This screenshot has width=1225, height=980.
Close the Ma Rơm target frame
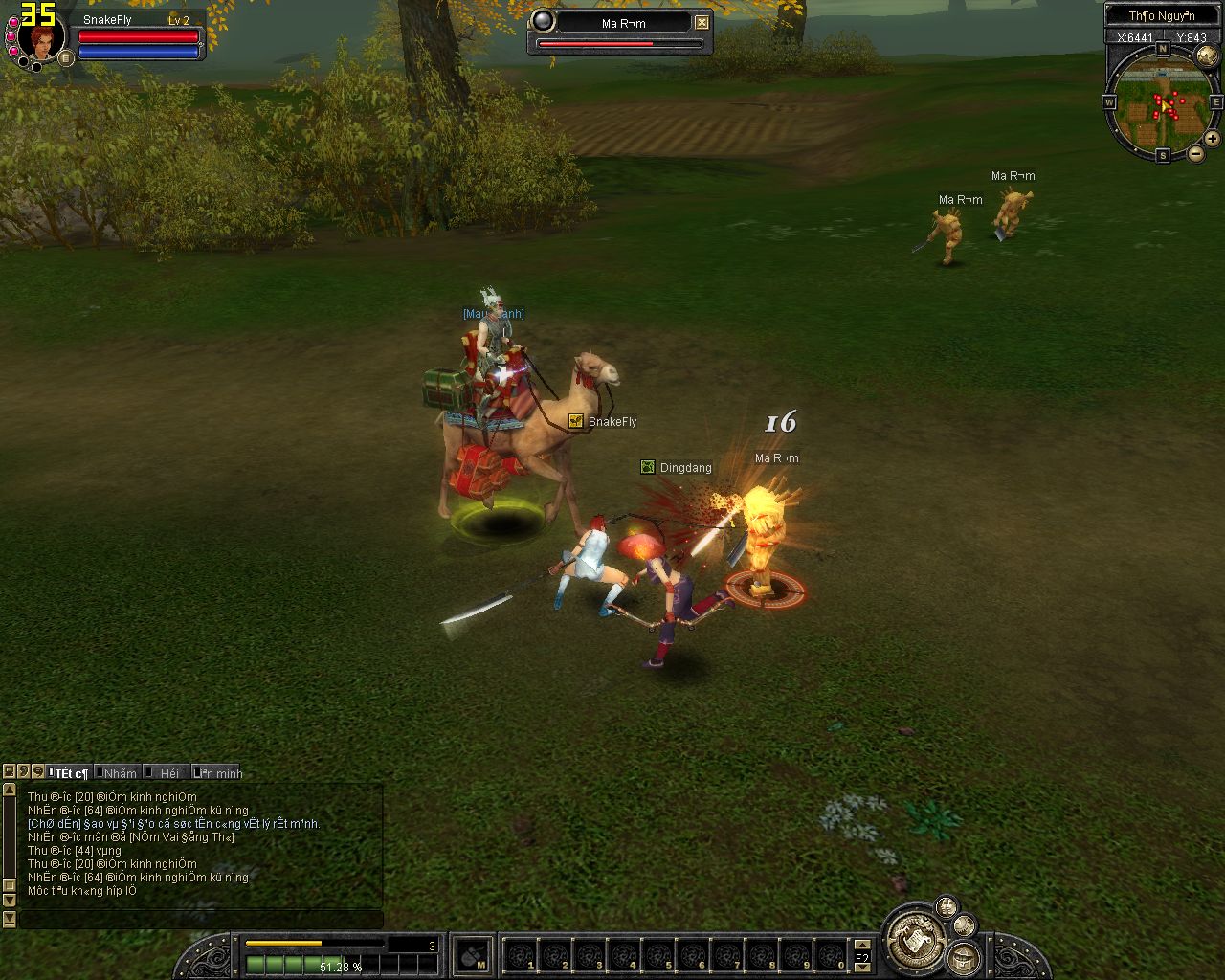click(x=702, y=22)
